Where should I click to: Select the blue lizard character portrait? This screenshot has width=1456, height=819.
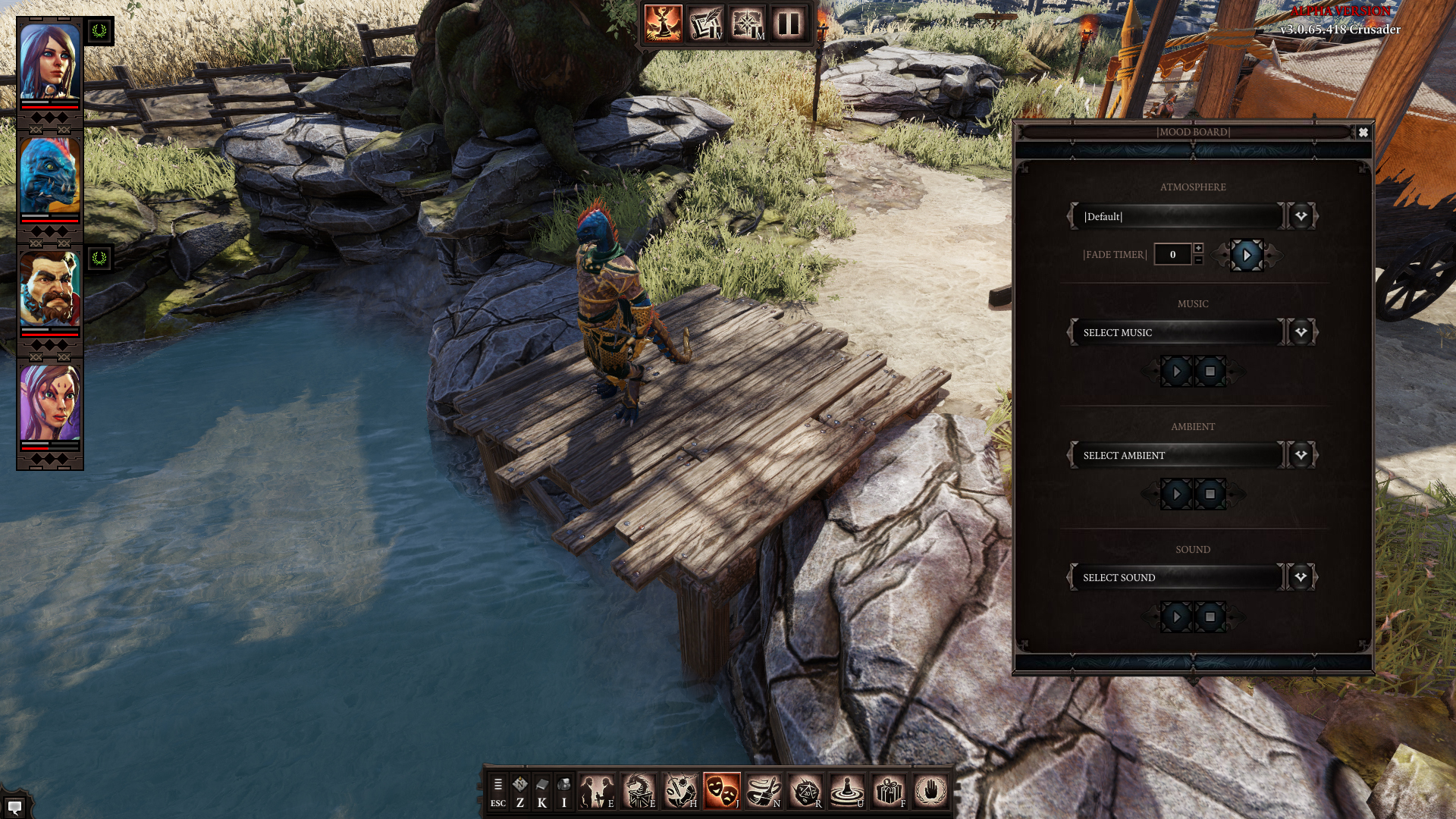coord(50,176)
